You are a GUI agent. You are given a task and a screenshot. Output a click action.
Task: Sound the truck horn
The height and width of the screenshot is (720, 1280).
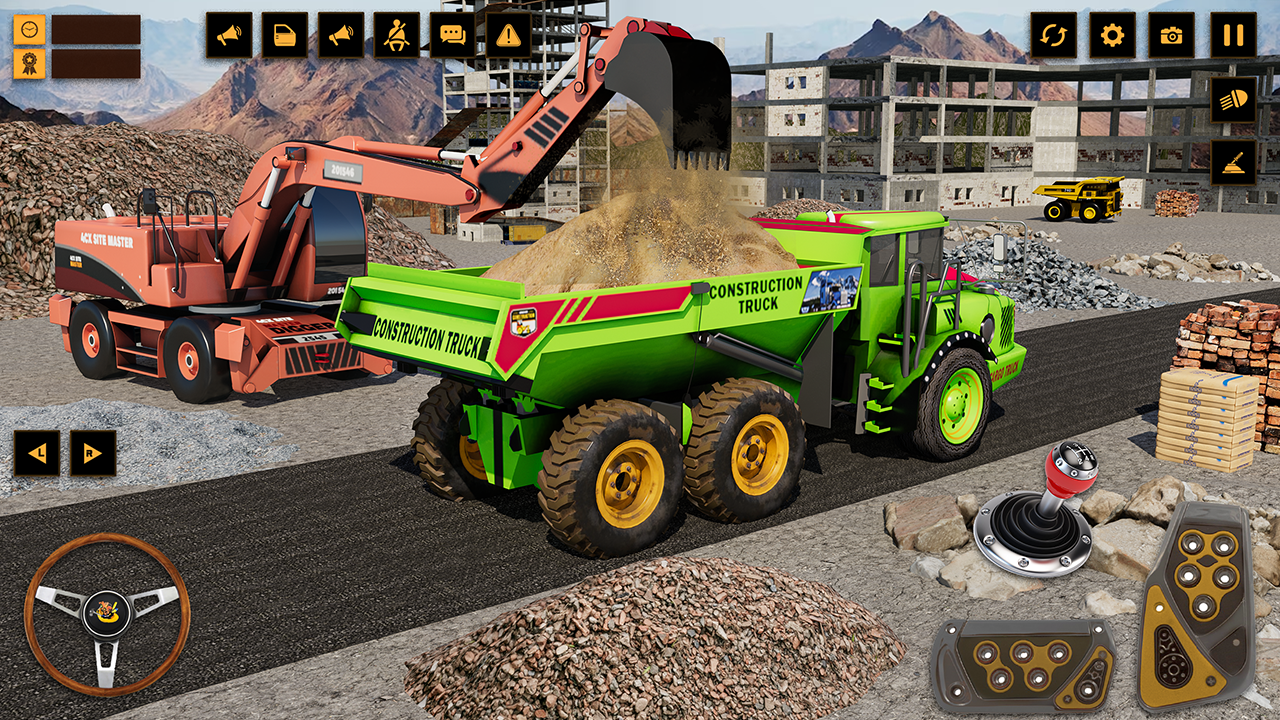click(x=228, y=33)
